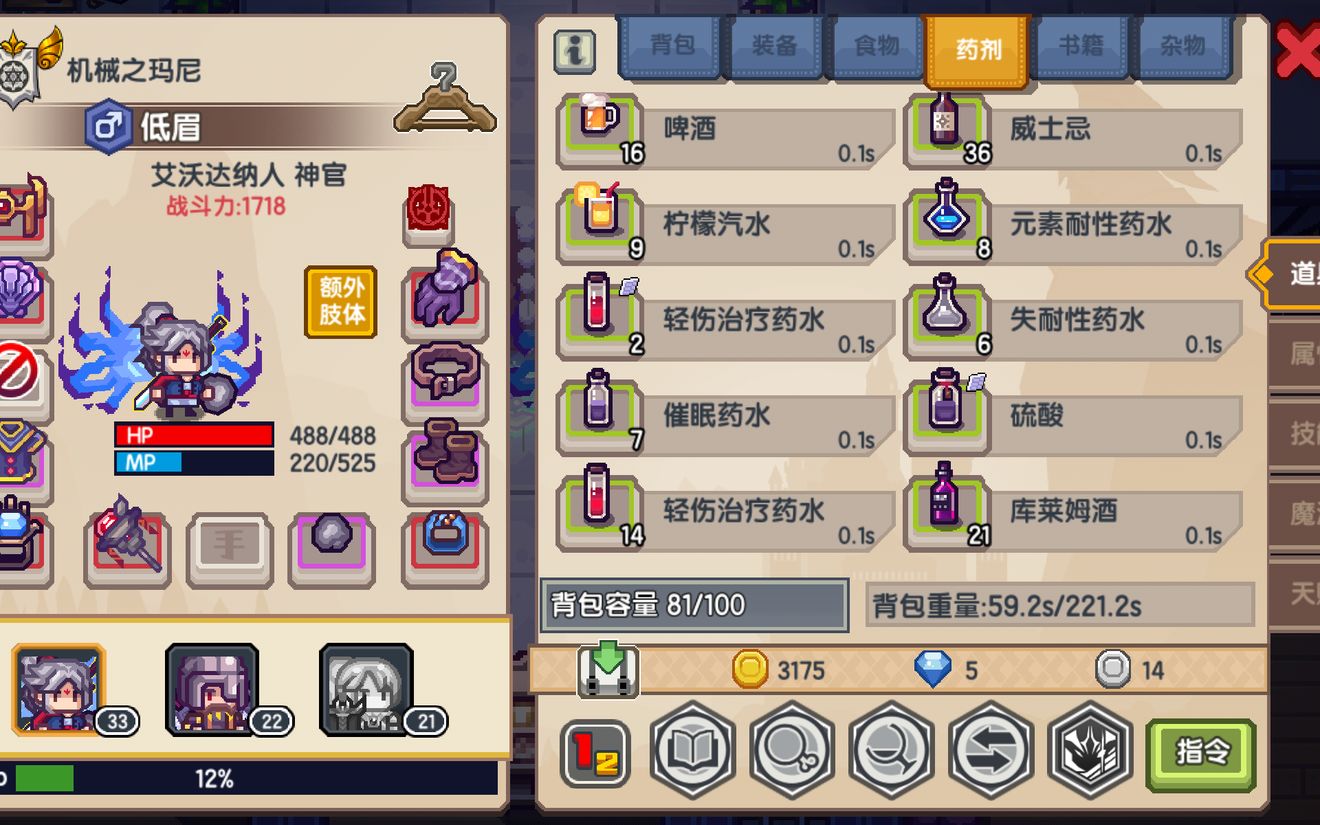Select the 属性 (attributes) side tab
This screenshot has width=1320, height=825.
(x=1300, y=355)
